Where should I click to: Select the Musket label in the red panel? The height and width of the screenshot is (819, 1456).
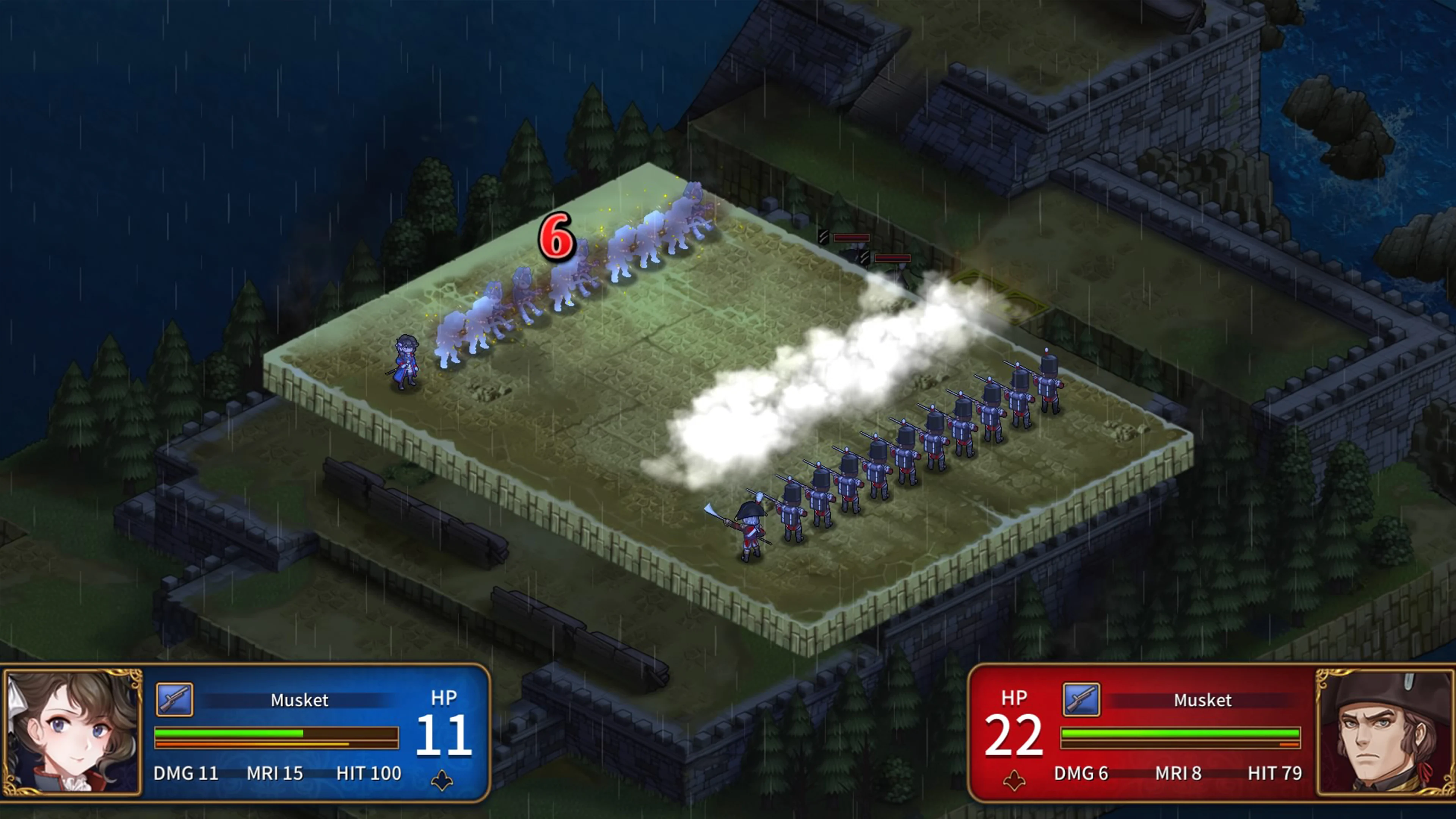1203,700
